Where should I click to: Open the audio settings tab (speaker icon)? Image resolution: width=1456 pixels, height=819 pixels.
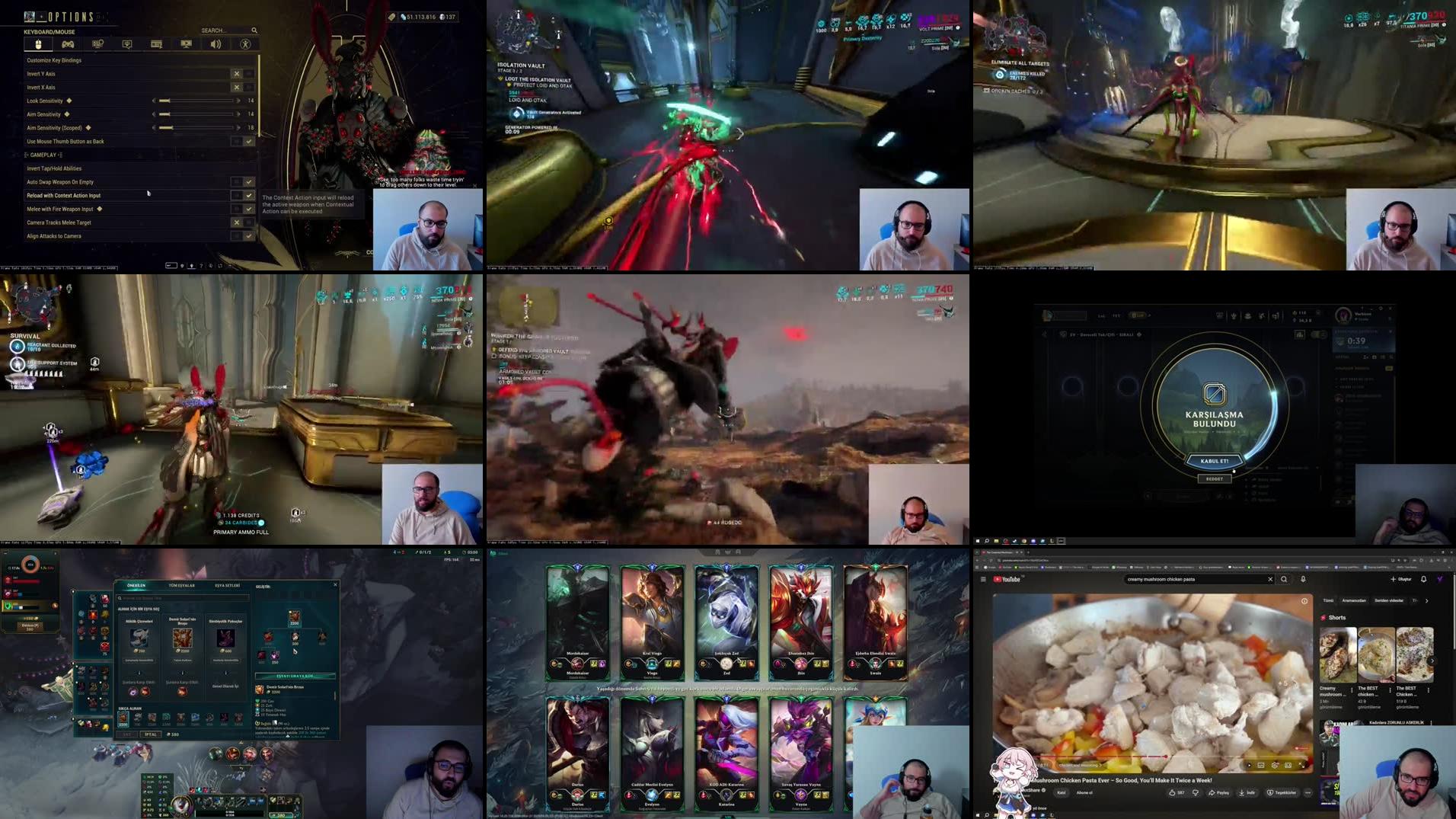point(216,43)
